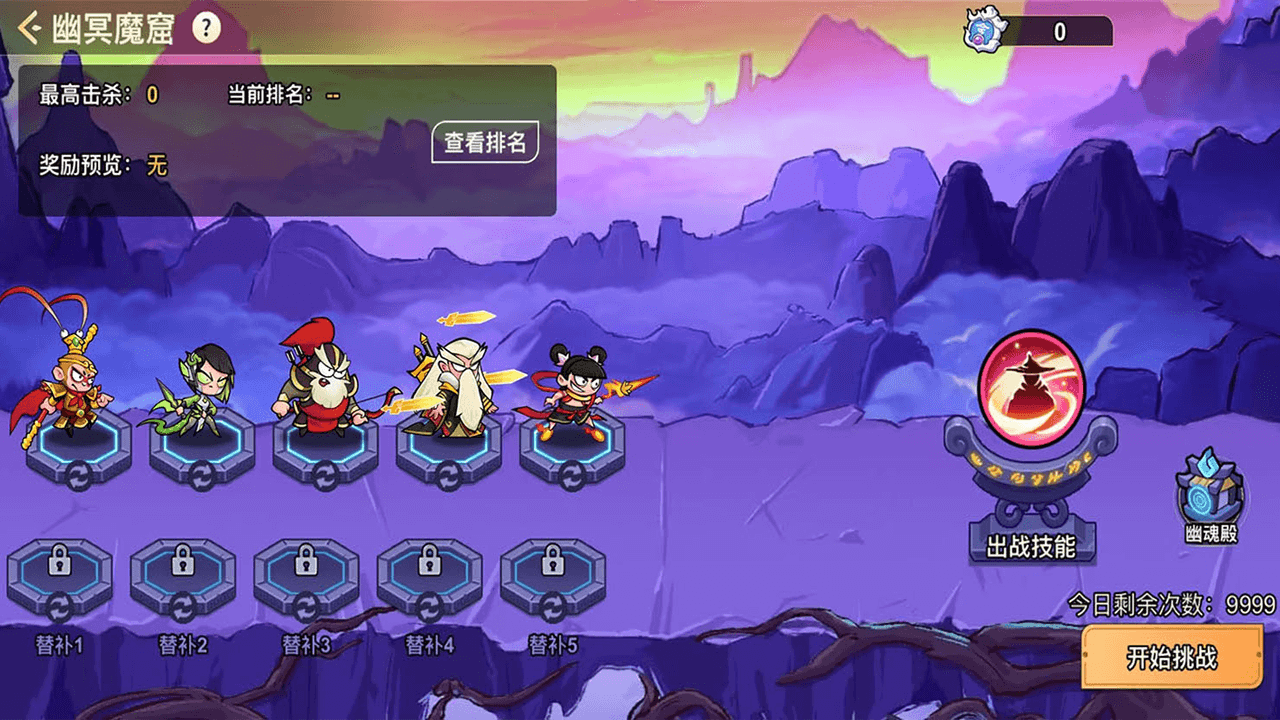Click the ghost currency icon at top
Image resolution: width=1280 pixels, height=720 pixels.
pyautogui.click(x=980, y=31)
